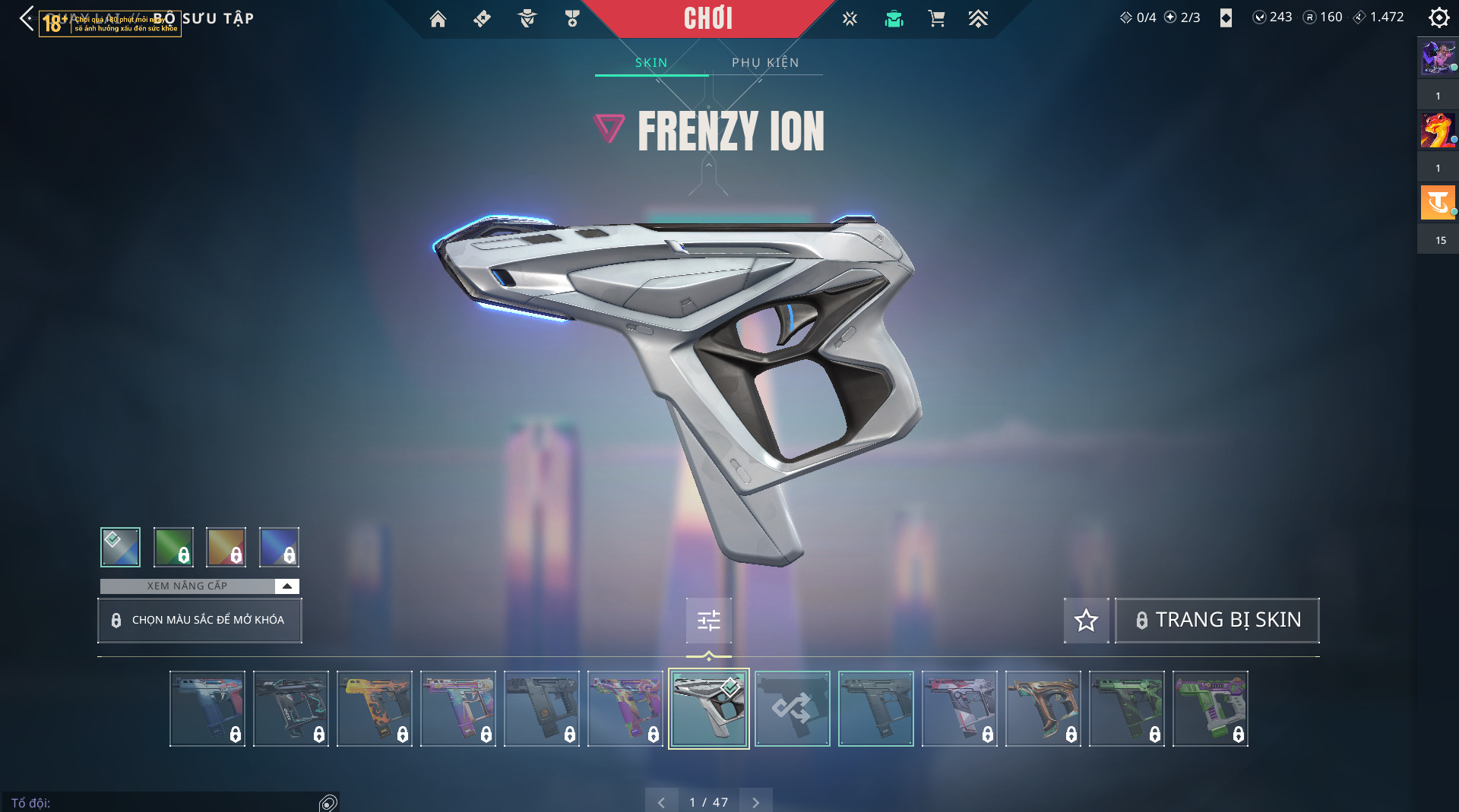
Task: Go to the next skin page
Action: point(755,802)
